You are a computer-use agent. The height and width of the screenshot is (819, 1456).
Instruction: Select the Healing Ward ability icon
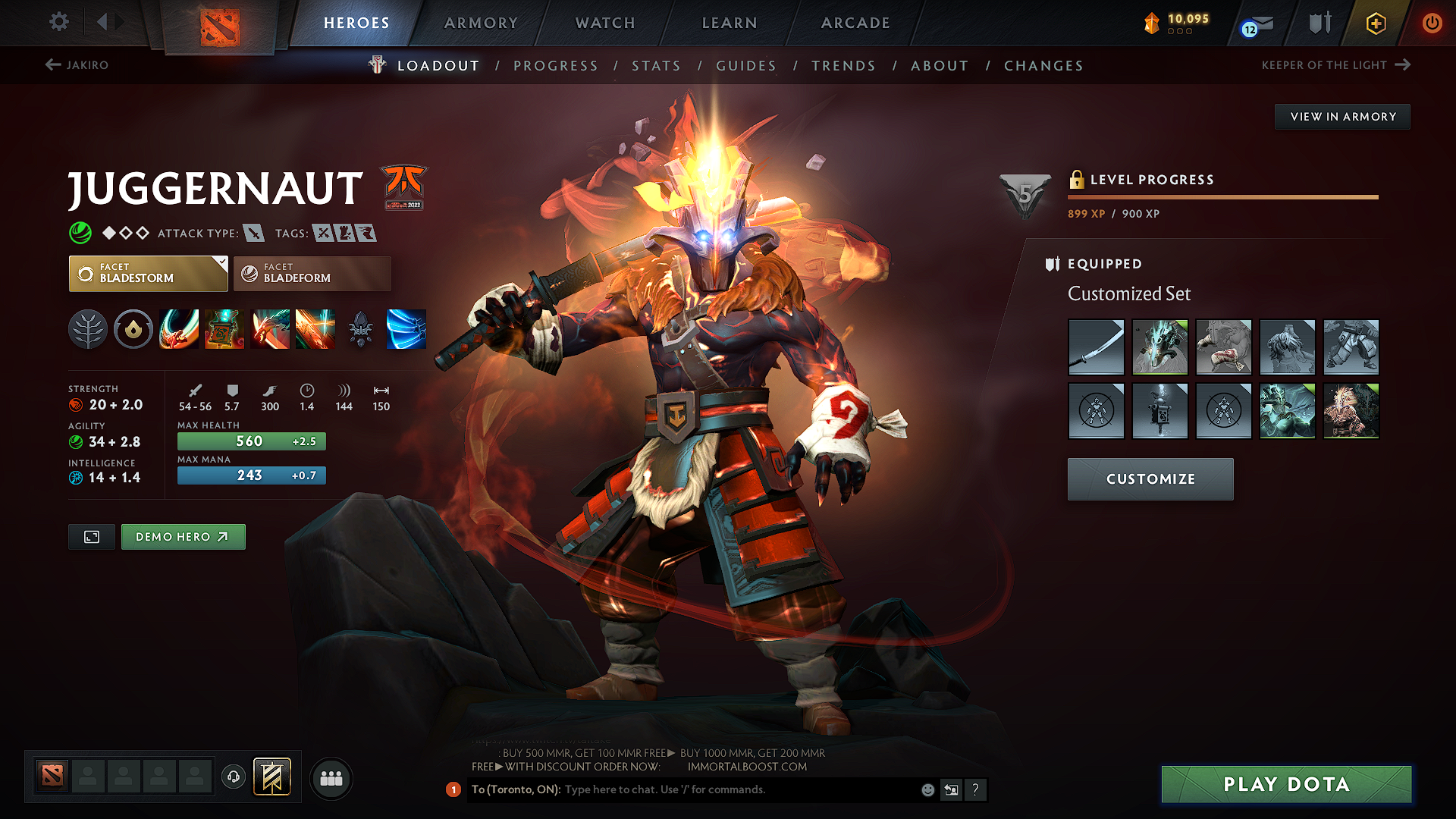pos(224,329)
